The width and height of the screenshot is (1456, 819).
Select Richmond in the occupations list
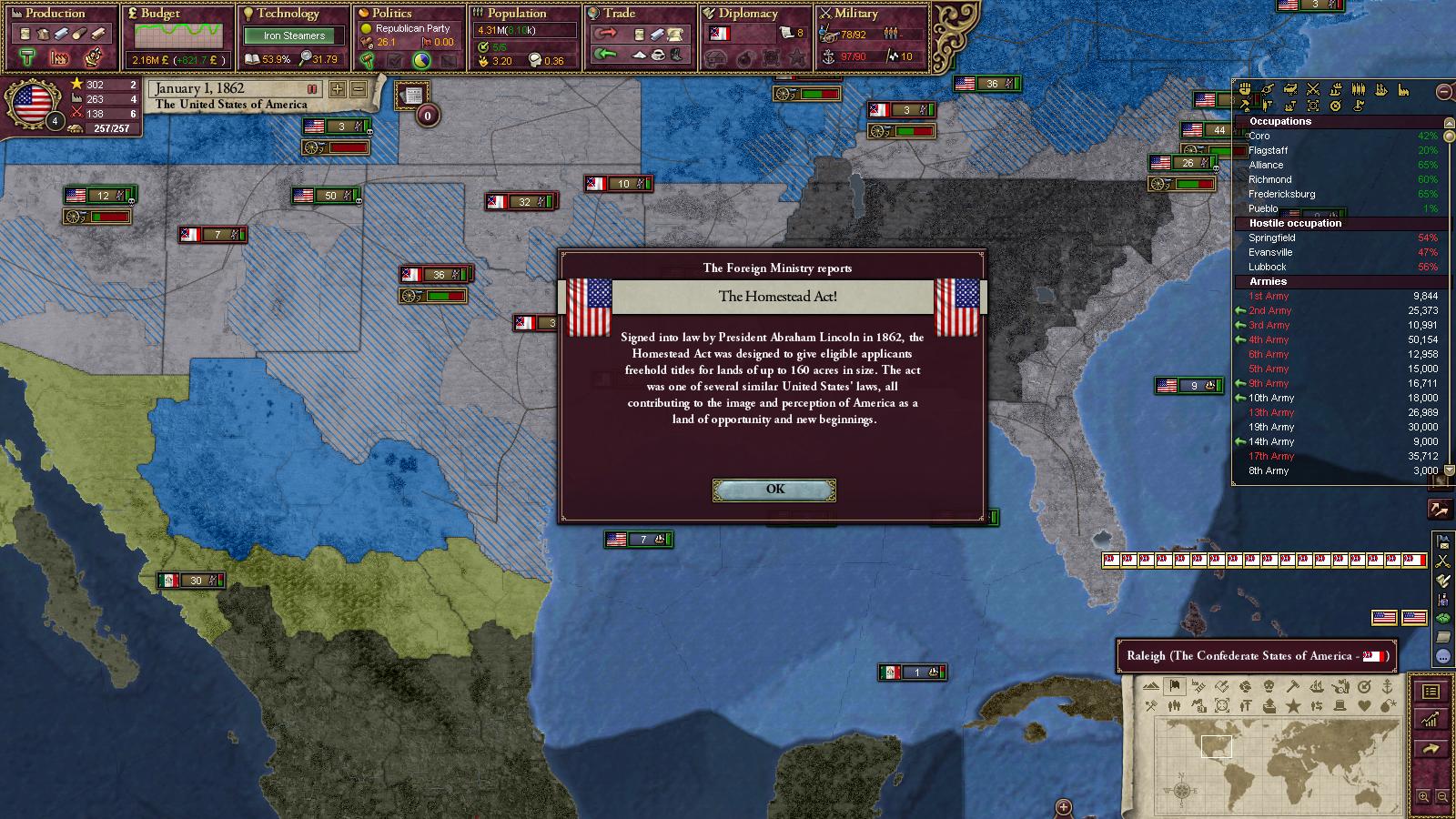(x=1269, y=179)
